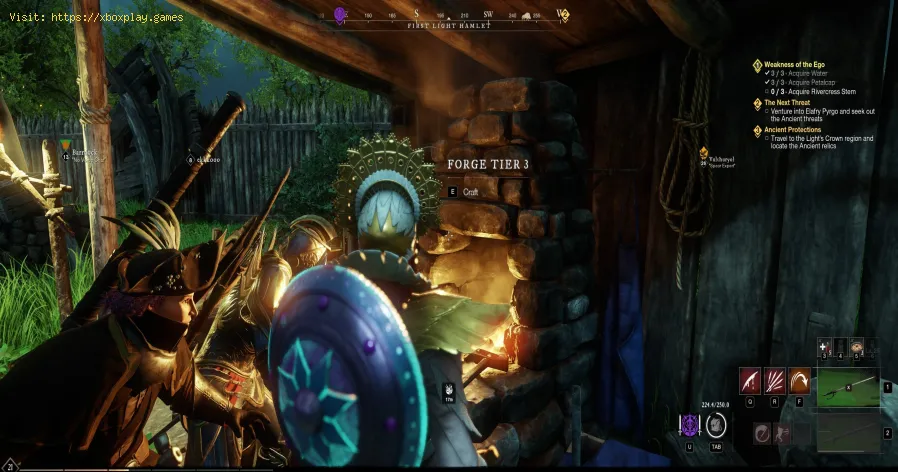Viewport: 898px width, 472px height.
Task: Activate the red single-slash spear ability
Action: [750, 381]
